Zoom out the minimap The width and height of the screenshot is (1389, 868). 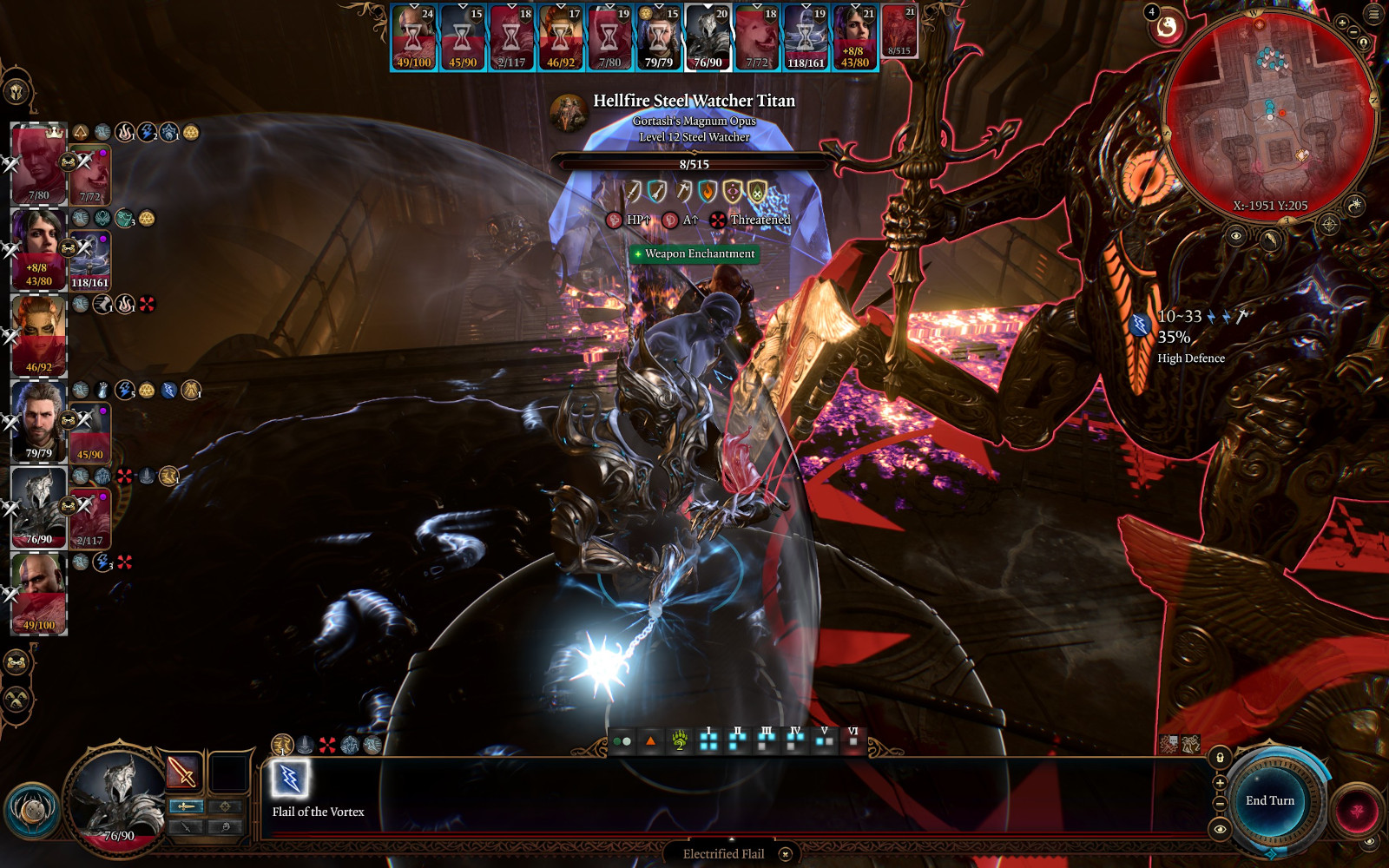point(1353,33)
